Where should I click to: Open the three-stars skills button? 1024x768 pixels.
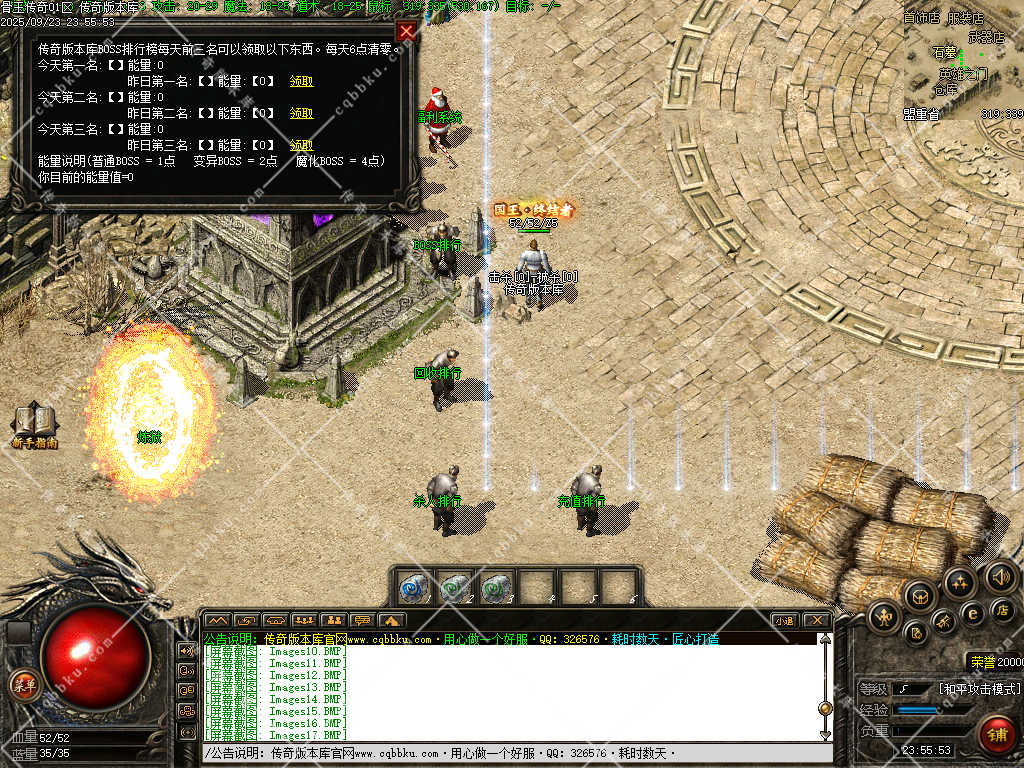[x=960, y=584]
